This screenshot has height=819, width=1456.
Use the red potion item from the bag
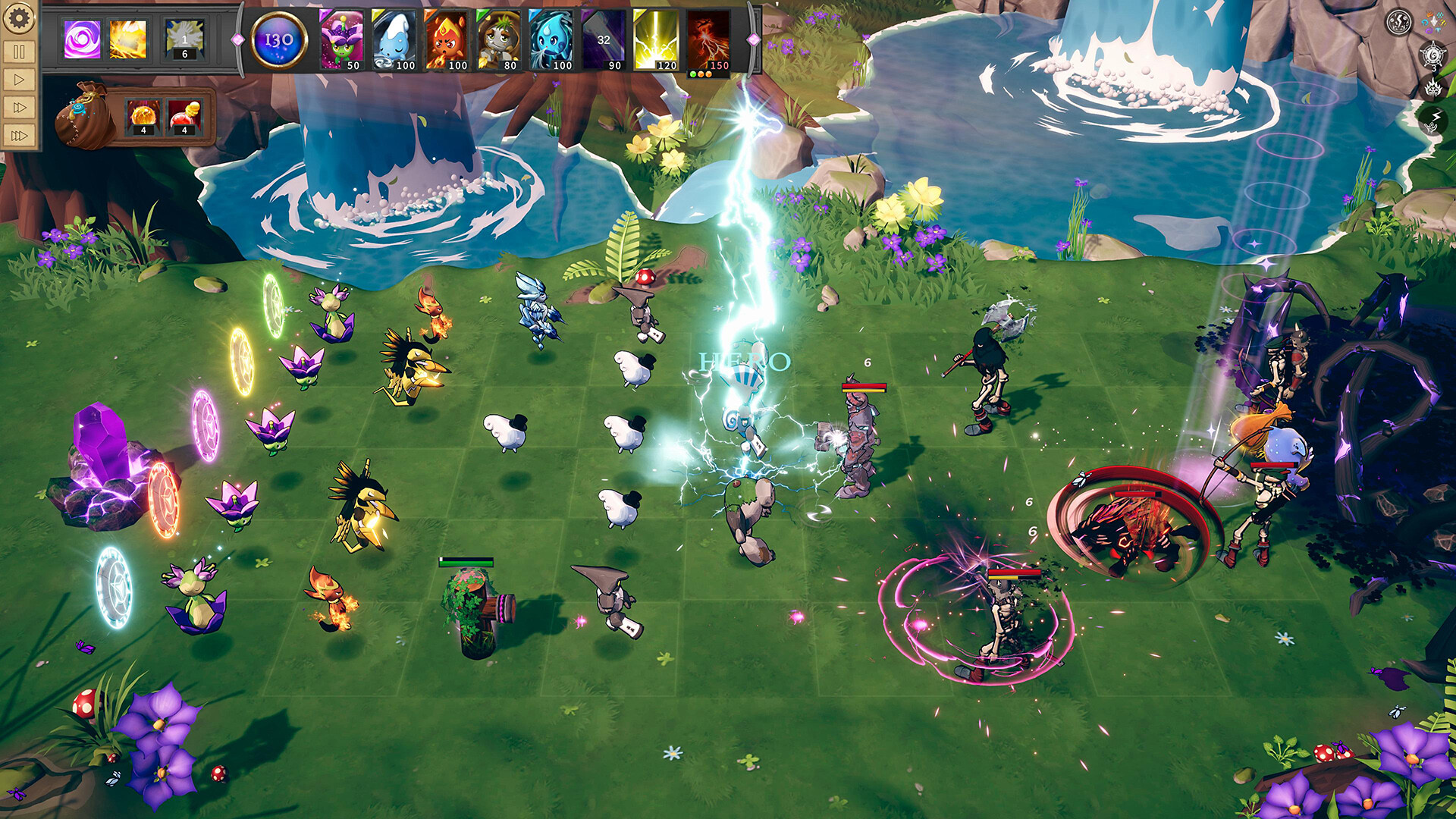pos(184,118)
